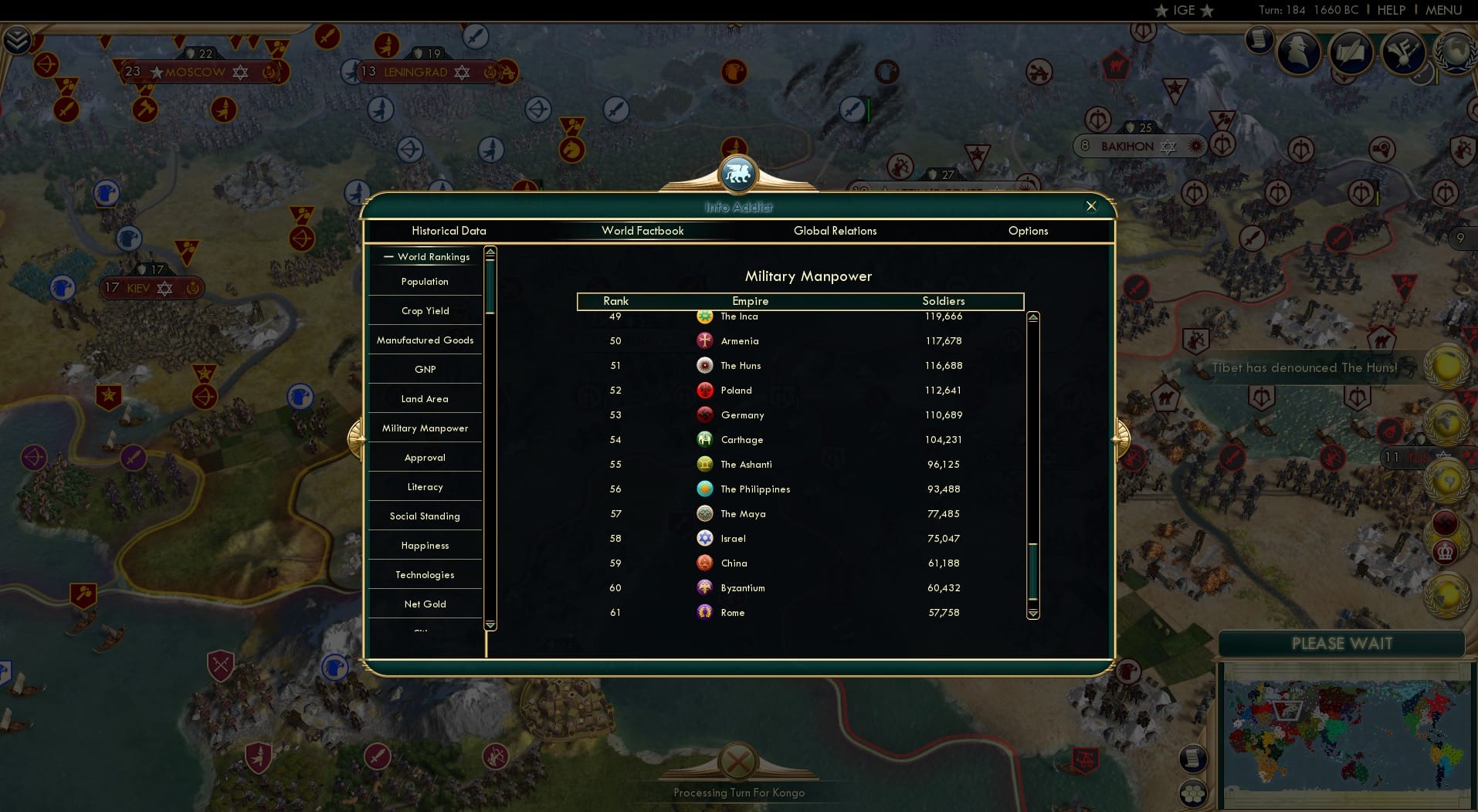
Task: Click HELP in the top bar
Action: (x=1392, y=10)
